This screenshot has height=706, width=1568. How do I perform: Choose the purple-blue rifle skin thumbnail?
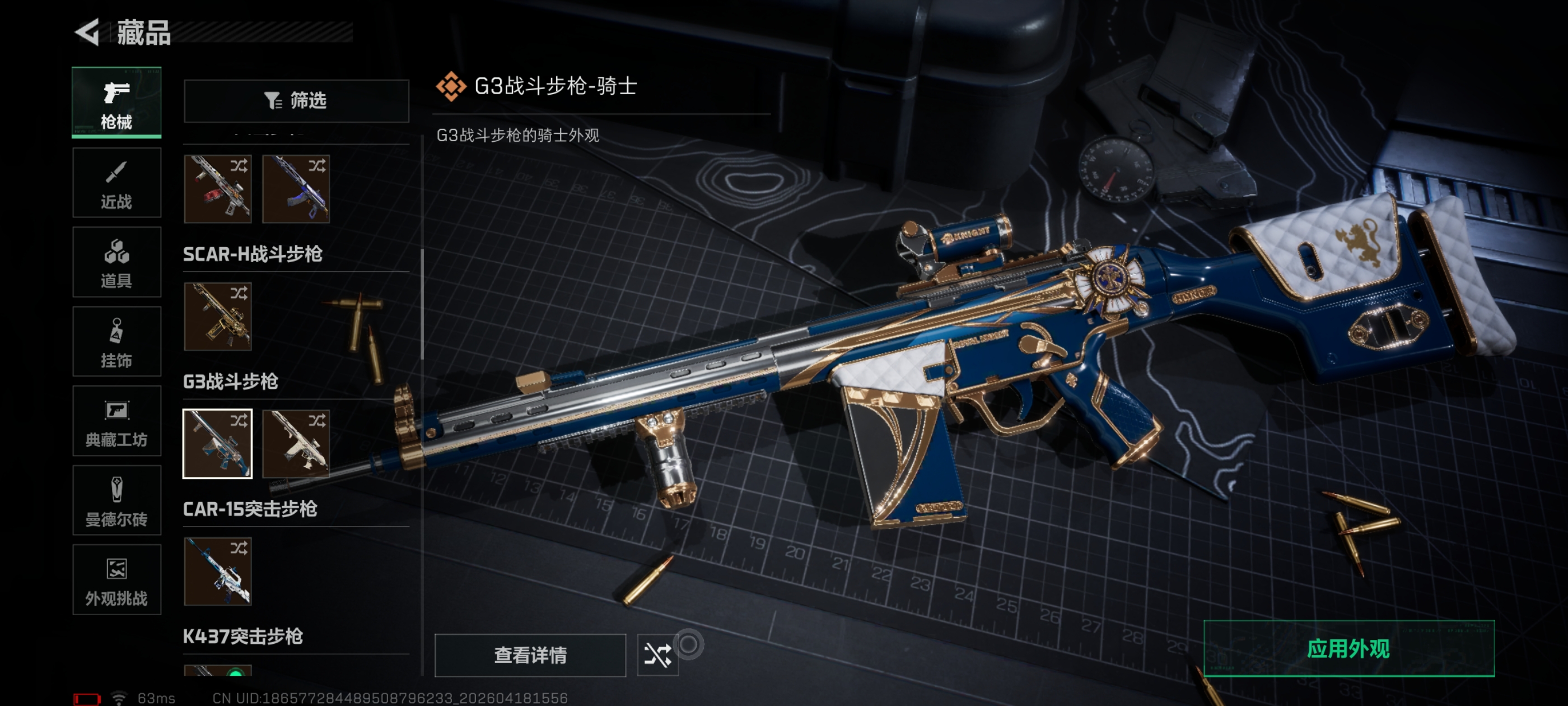click(296, 189)
